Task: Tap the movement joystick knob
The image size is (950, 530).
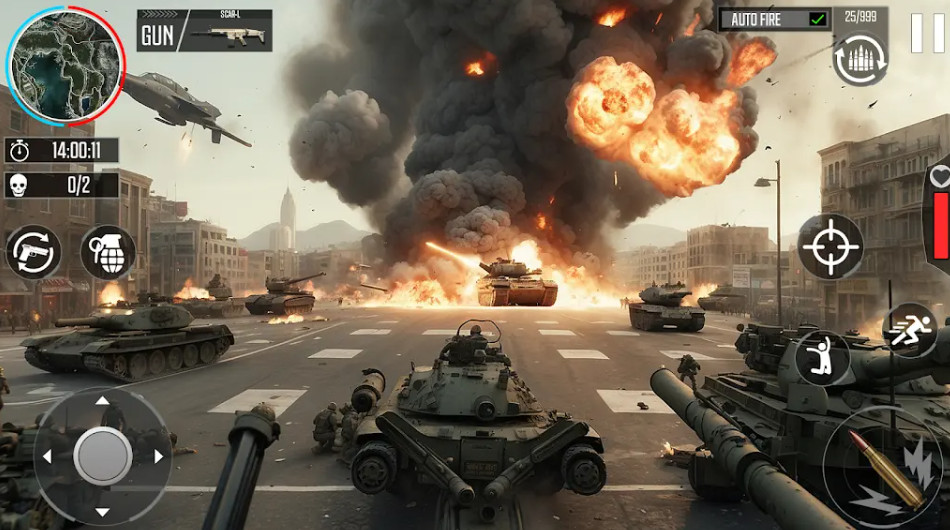Action: tap(102, 456)
